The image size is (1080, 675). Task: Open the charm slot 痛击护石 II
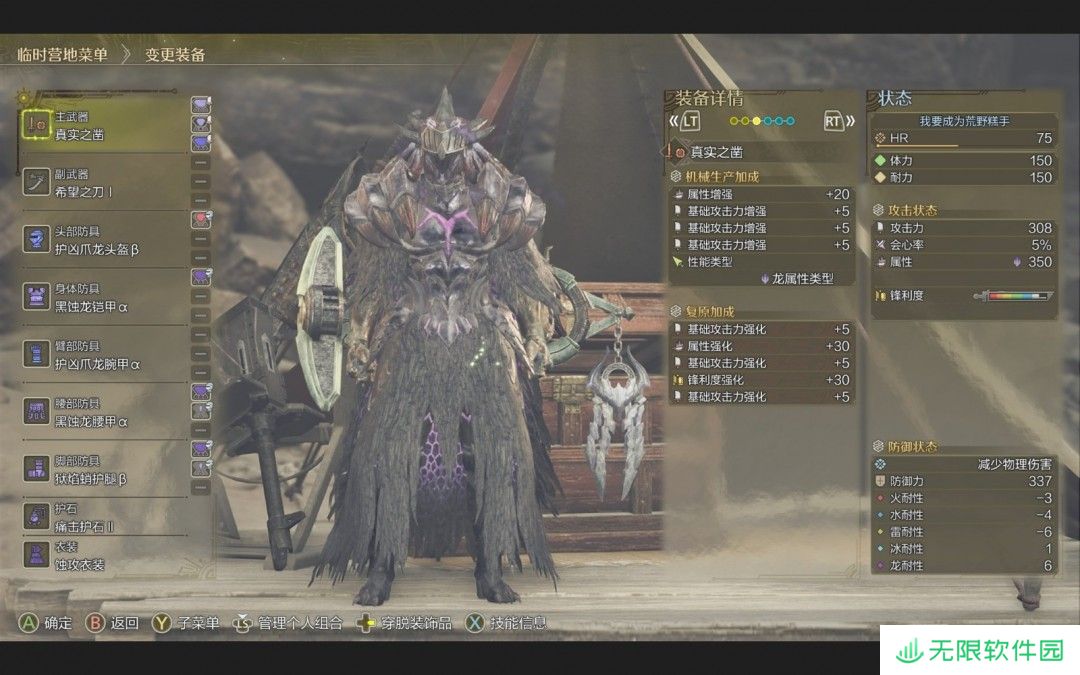(100, 518)
